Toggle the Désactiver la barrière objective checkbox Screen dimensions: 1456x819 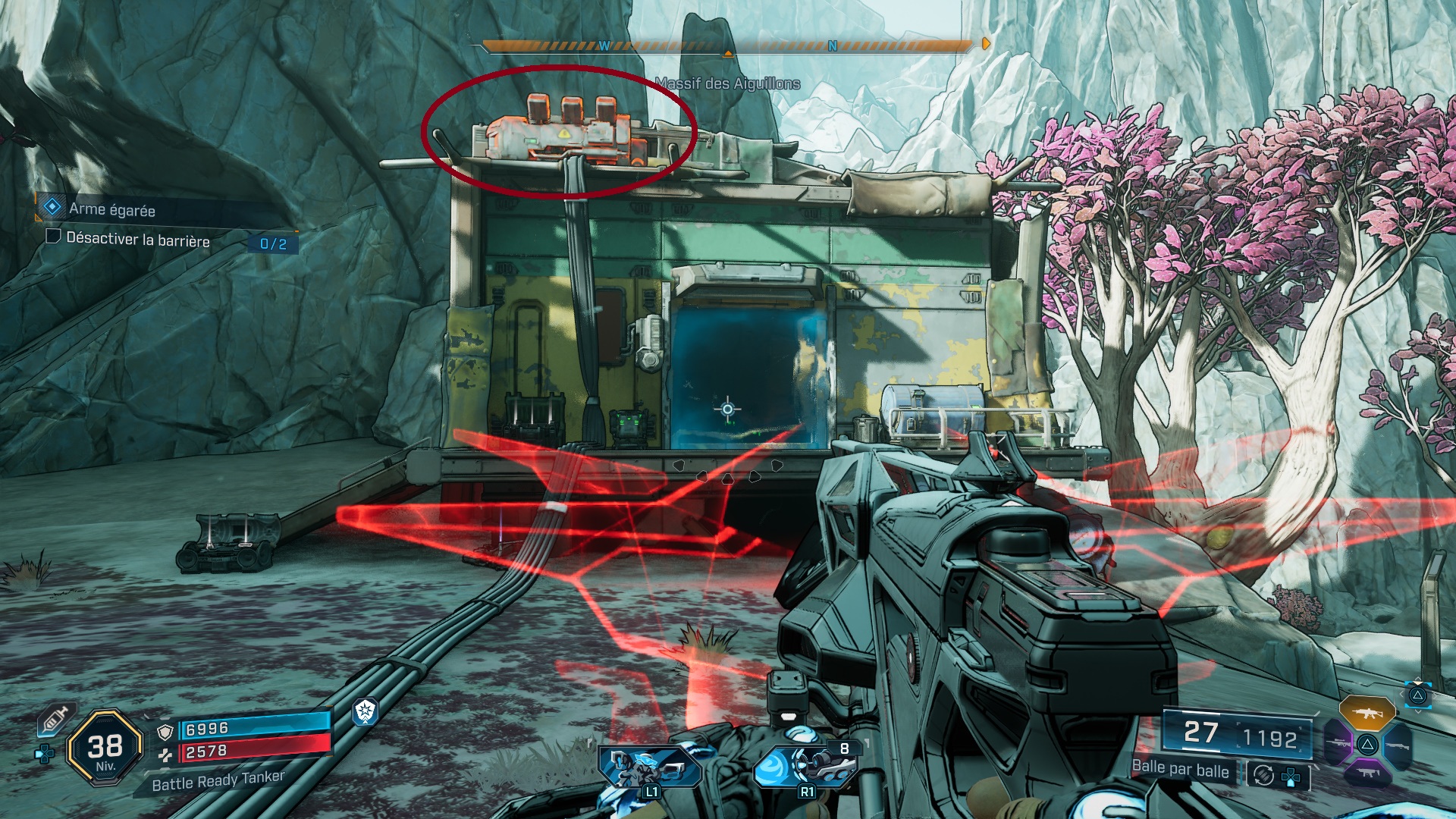(x=53, y=237)
